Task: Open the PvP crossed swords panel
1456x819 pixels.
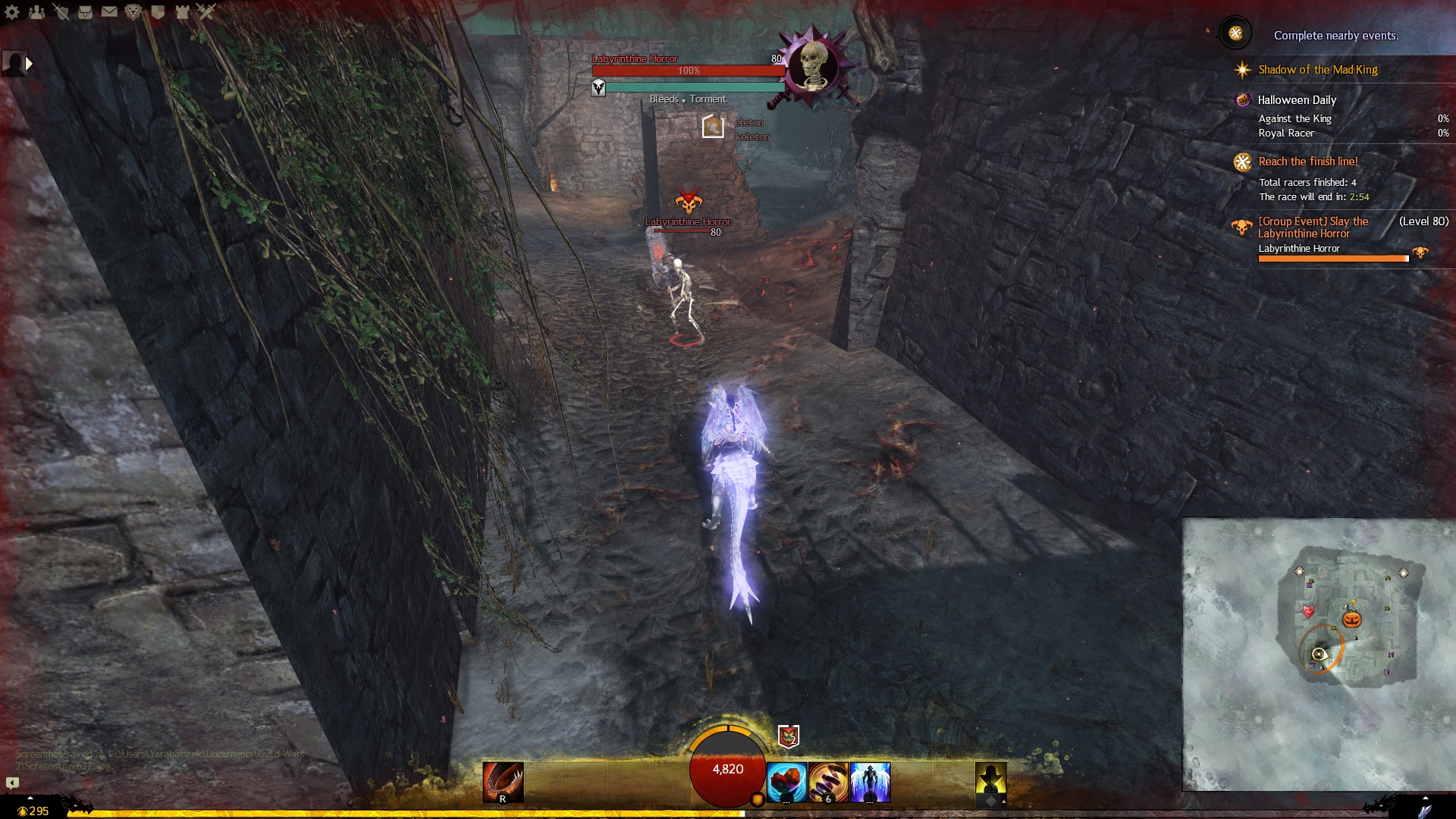Action: 206,12
